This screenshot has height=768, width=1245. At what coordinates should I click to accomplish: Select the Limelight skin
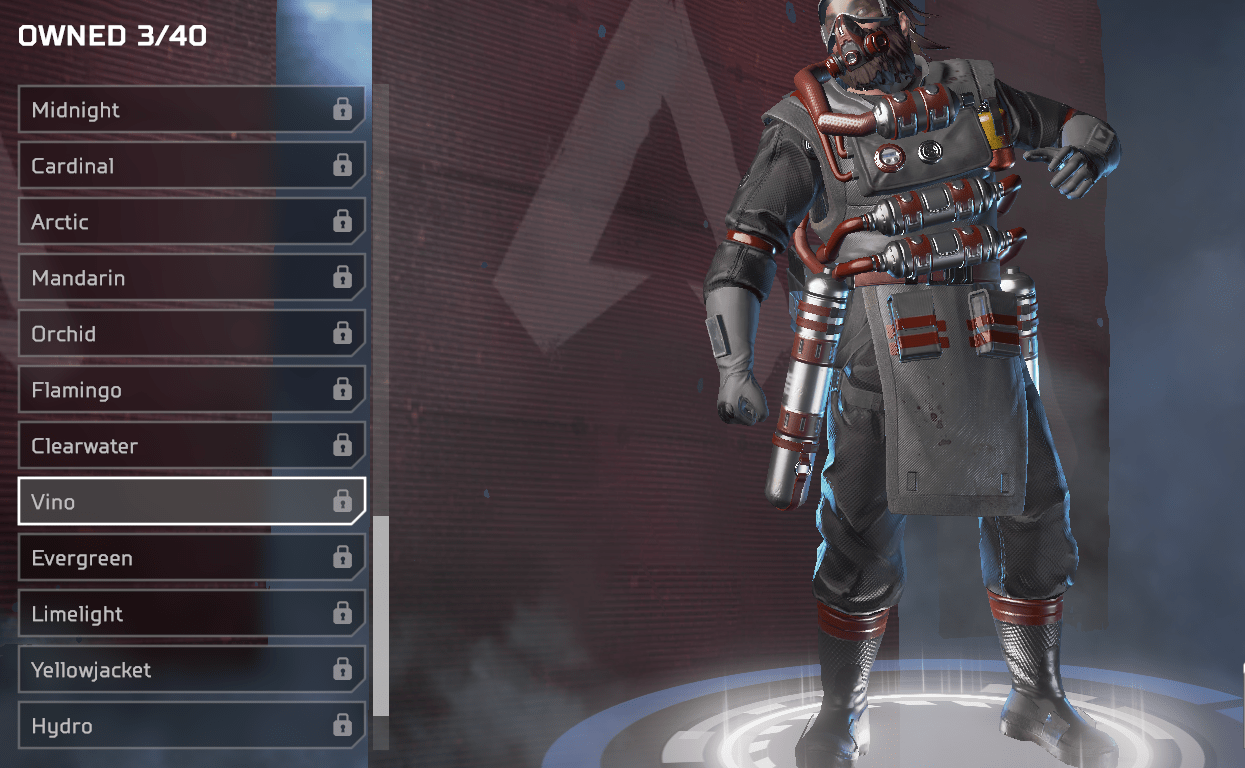pos(190,614)
